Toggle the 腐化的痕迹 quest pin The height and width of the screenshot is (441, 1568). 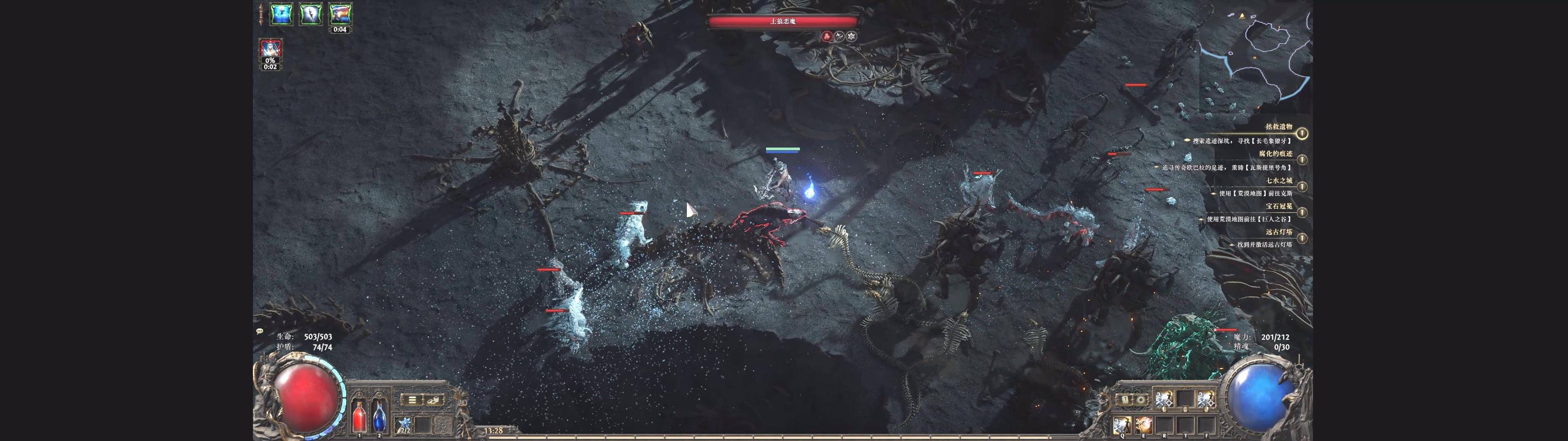tap(1301, 160)
